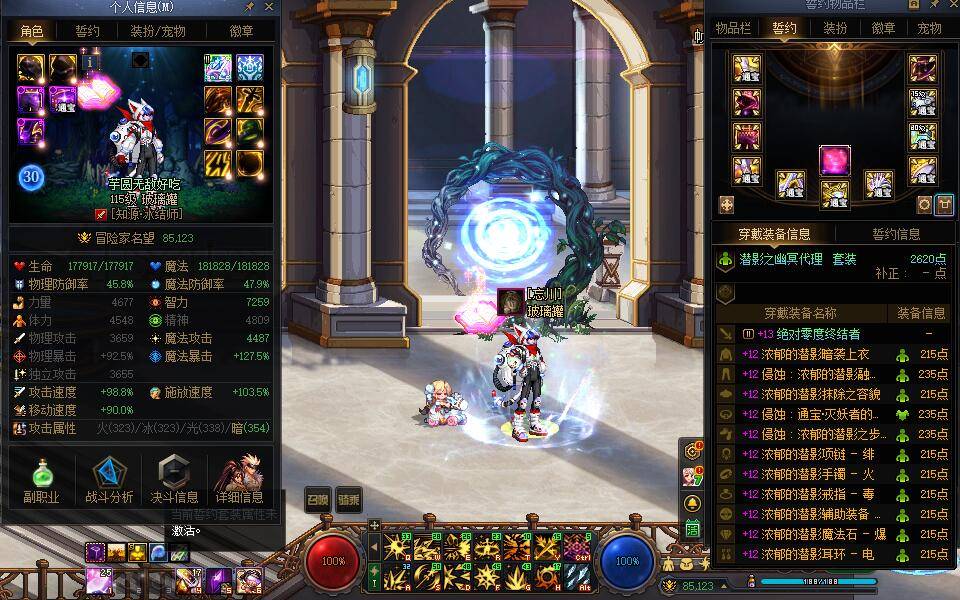Screen dimensions: 960x600
Task: Show the 徽章 tab in personal info
Action: (241, 31)
